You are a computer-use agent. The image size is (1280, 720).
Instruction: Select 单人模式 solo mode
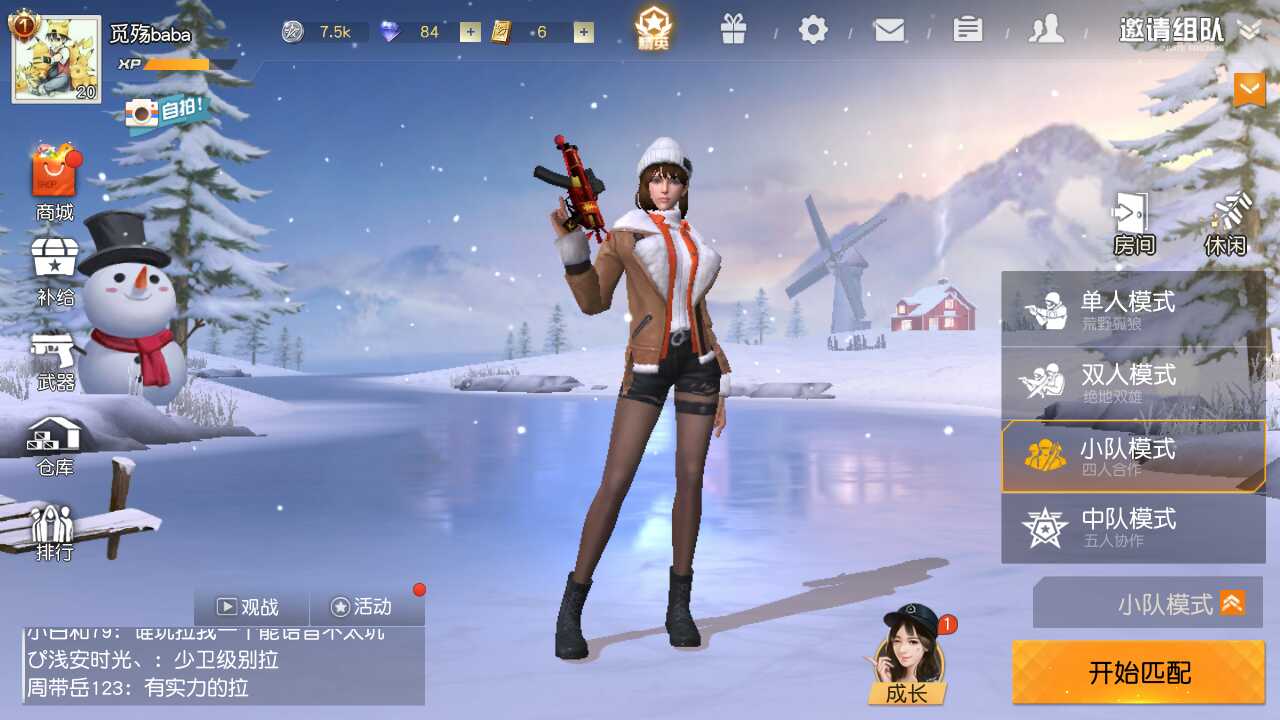click(1133, 309)
